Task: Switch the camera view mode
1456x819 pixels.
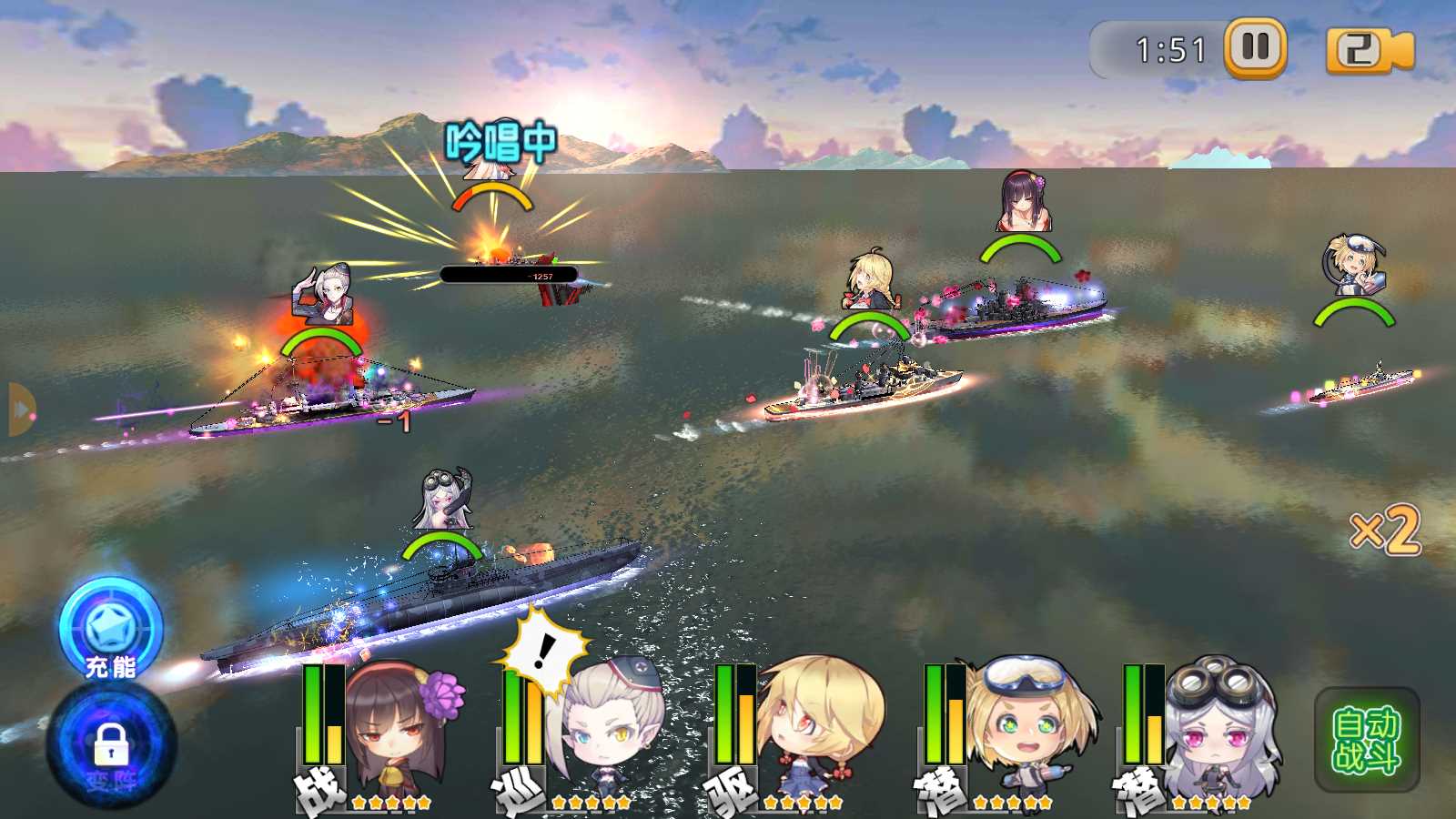Action: pyautogui.click(x=1368, y=50)
